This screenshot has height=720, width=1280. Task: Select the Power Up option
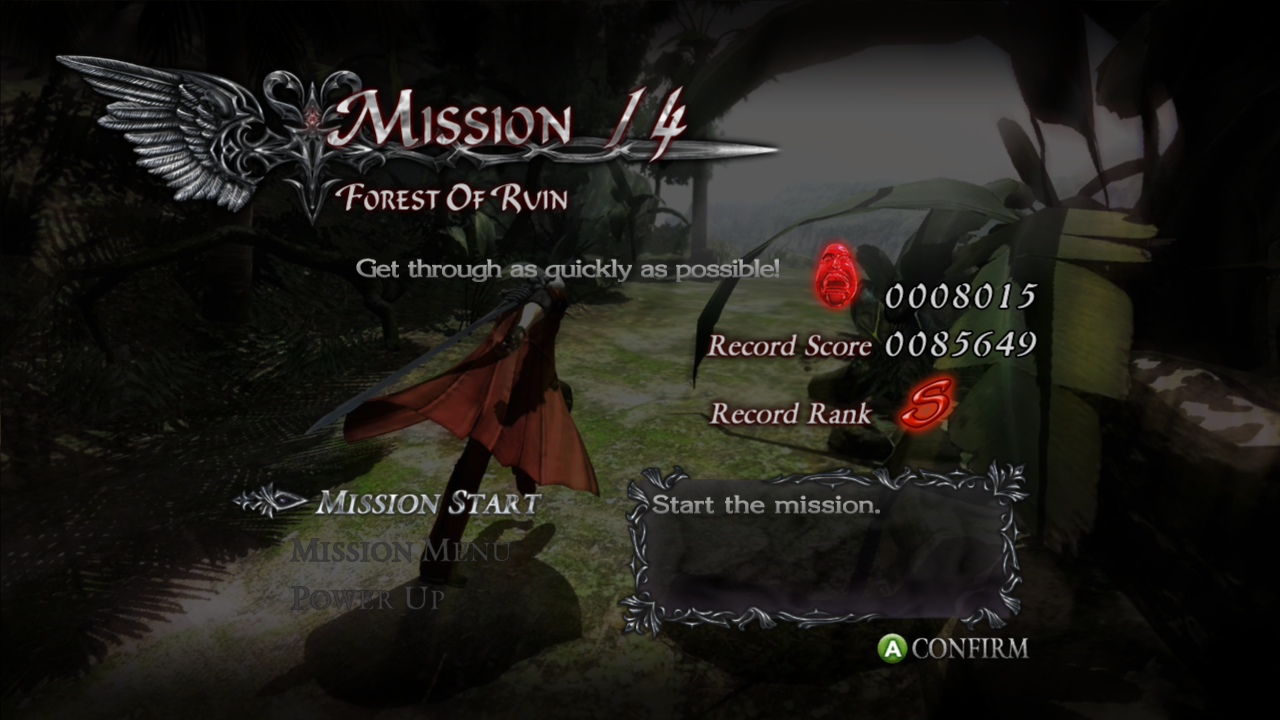(366, 598)
